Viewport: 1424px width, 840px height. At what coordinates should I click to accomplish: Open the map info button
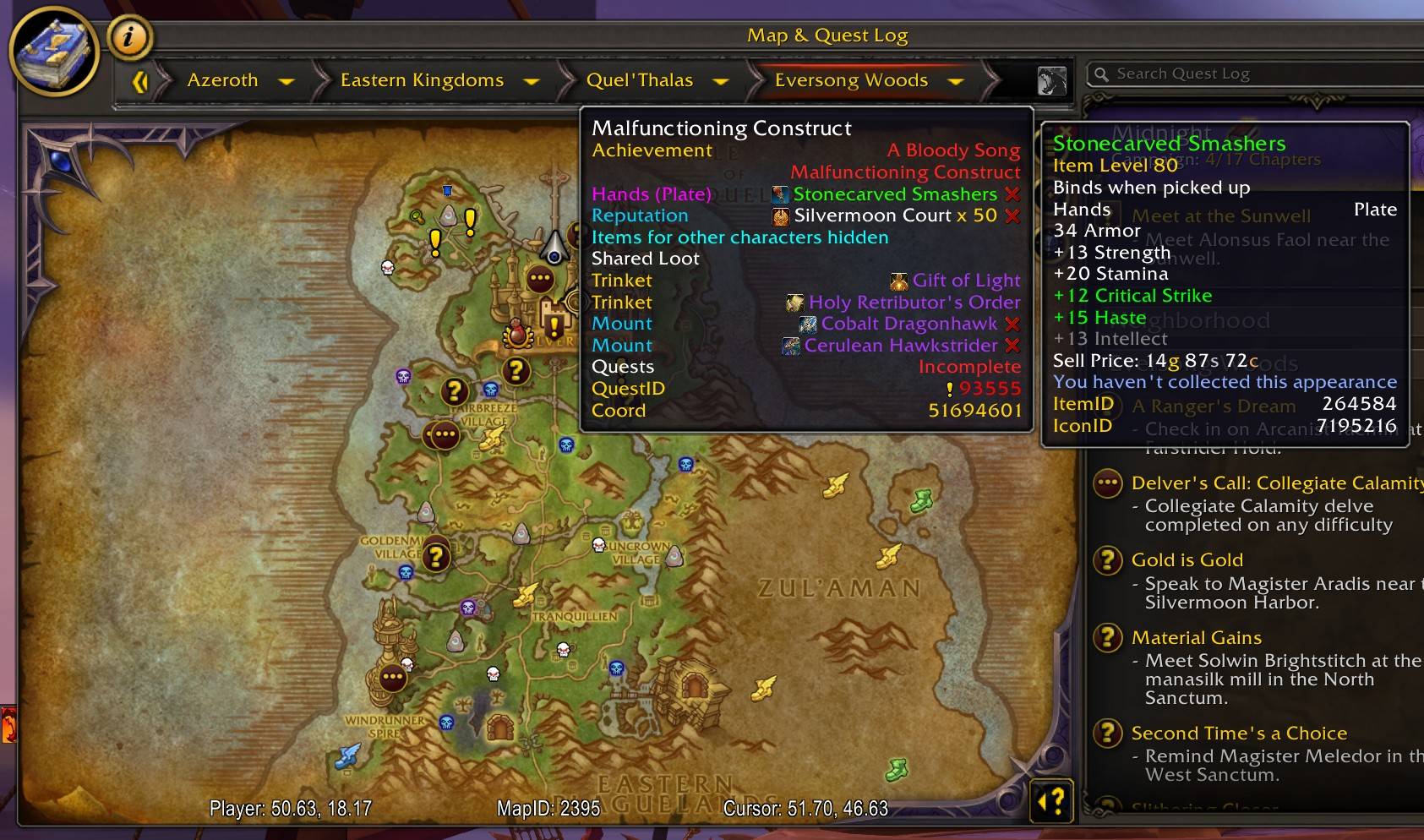coord(129,37)
